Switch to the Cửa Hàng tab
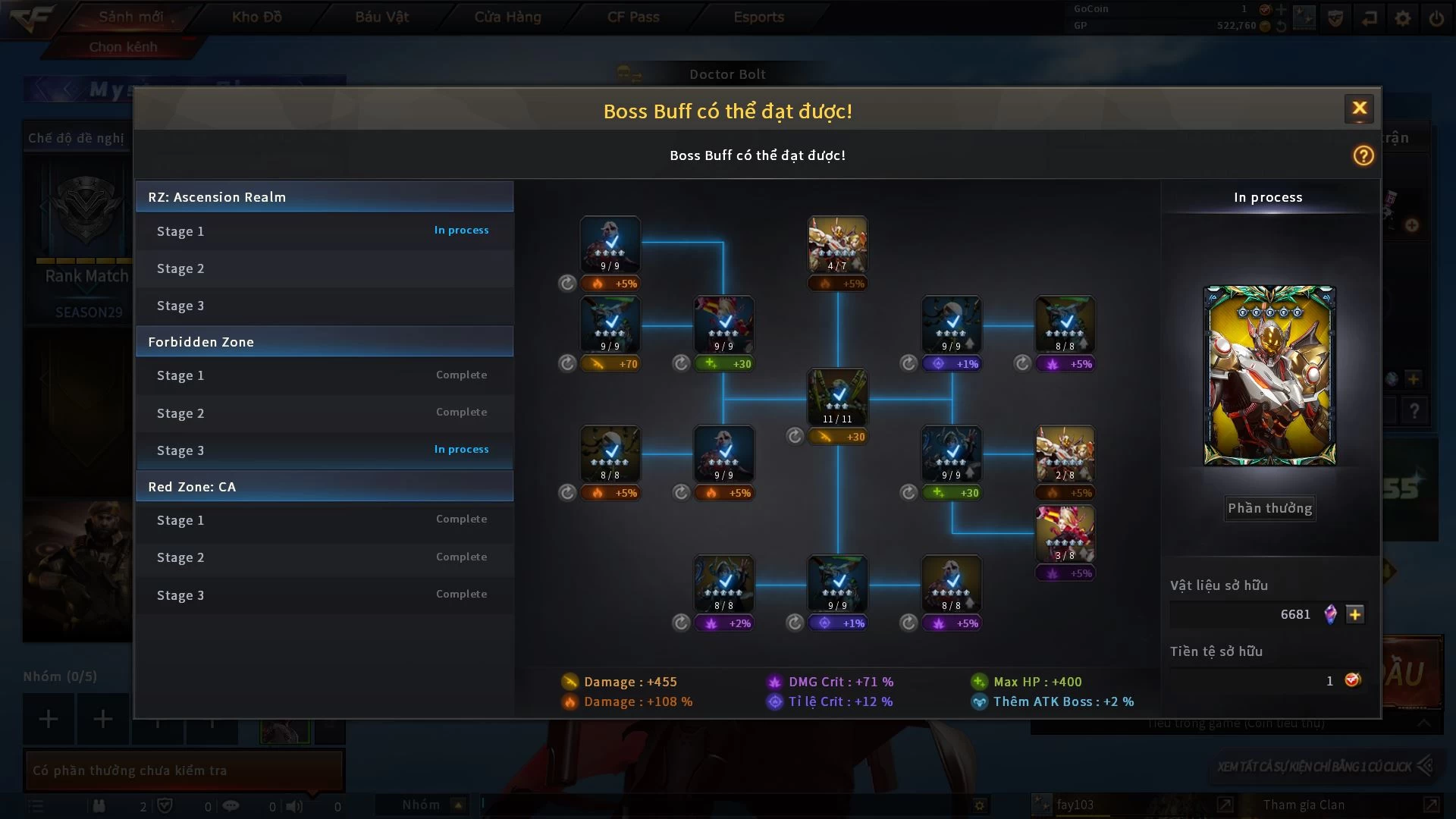Viewport: 1456px width, 819px height. point(507,17)
